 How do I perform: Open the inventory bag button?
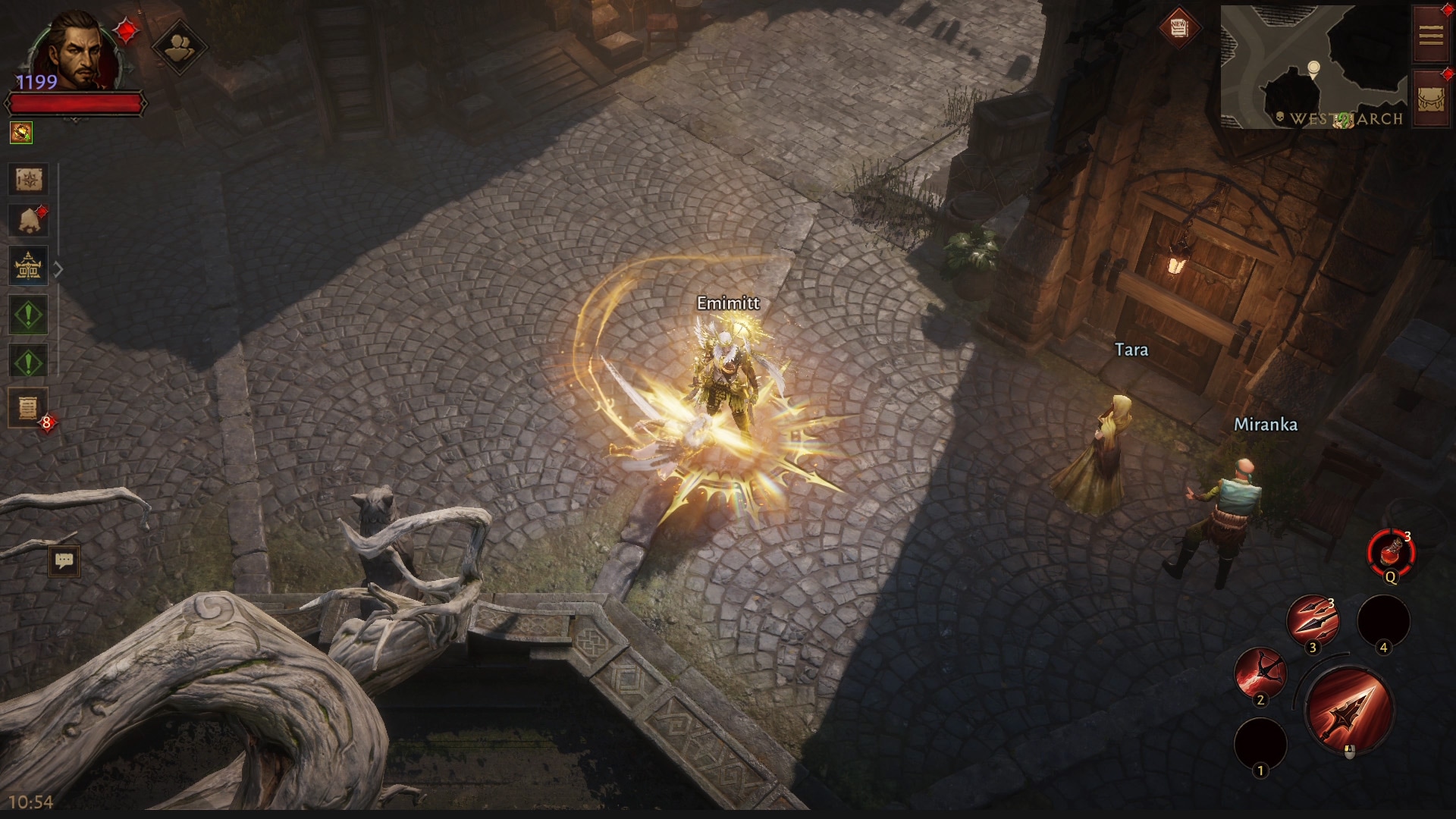[1431, 98]
